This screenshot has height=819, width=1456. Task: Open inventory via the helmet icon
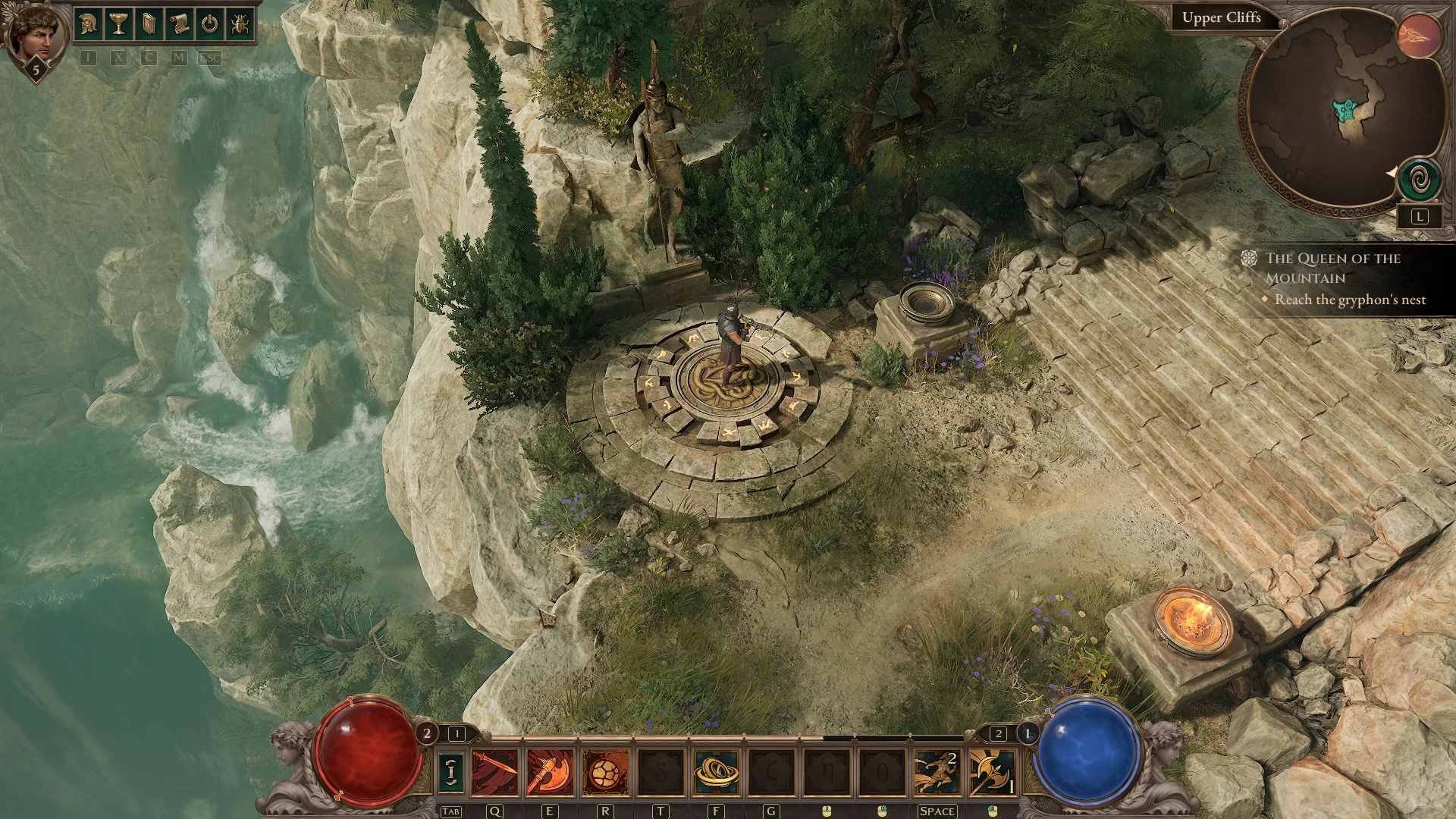[x=89, y=24]
